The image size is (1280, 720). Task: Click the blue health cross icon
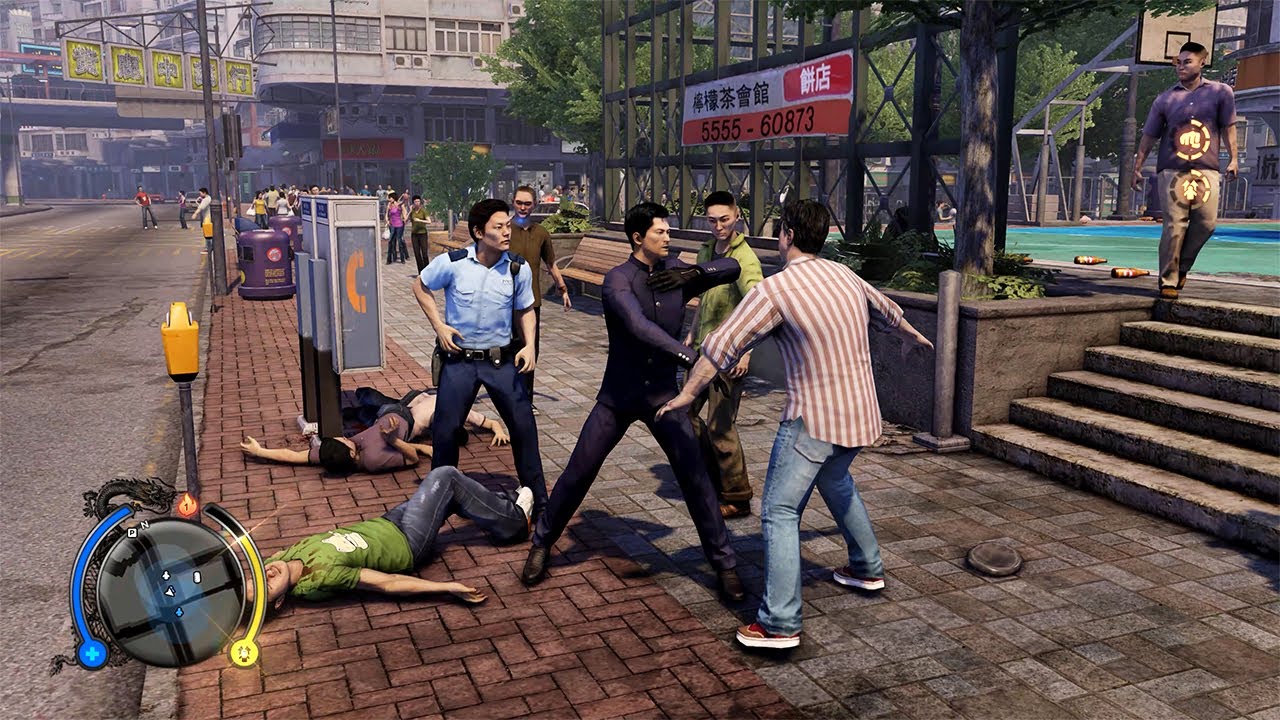click(x=92, y=655)
